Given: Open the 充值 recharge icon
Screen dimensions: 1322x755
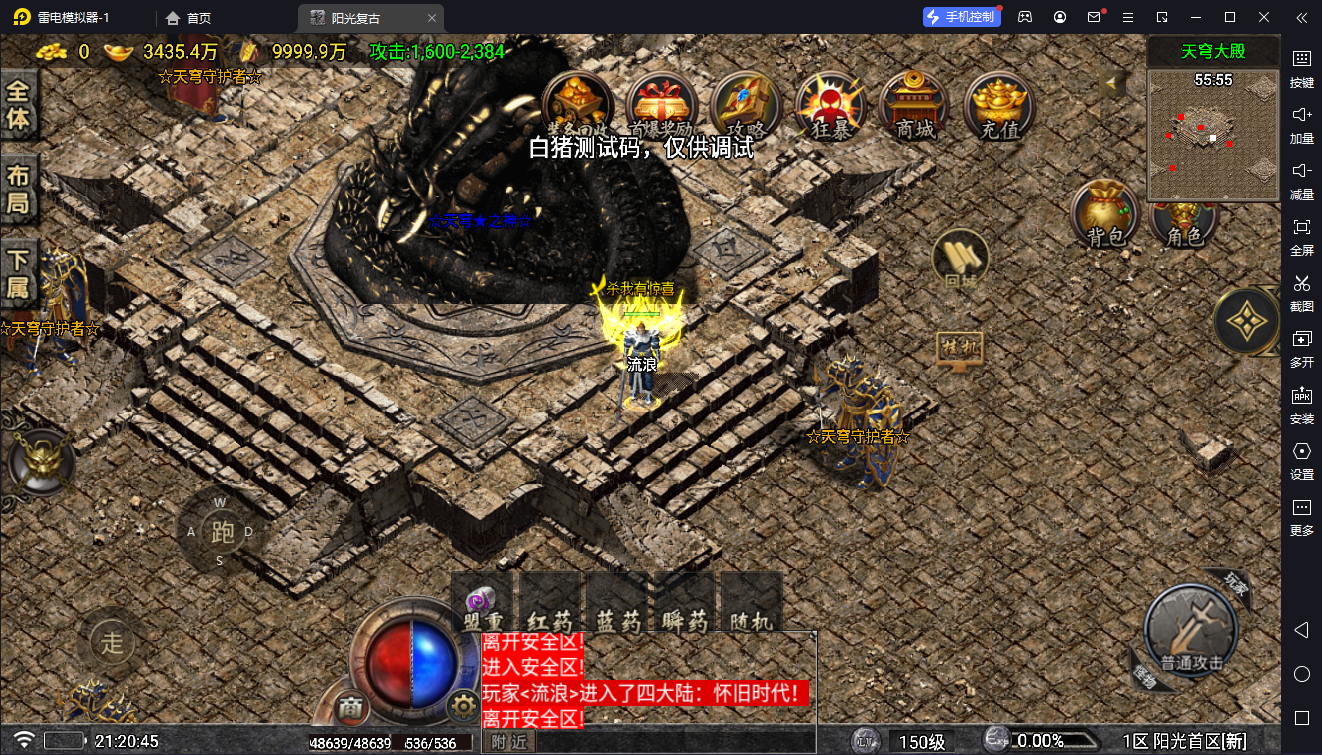Looking at the screenshot, I should 999,105.
